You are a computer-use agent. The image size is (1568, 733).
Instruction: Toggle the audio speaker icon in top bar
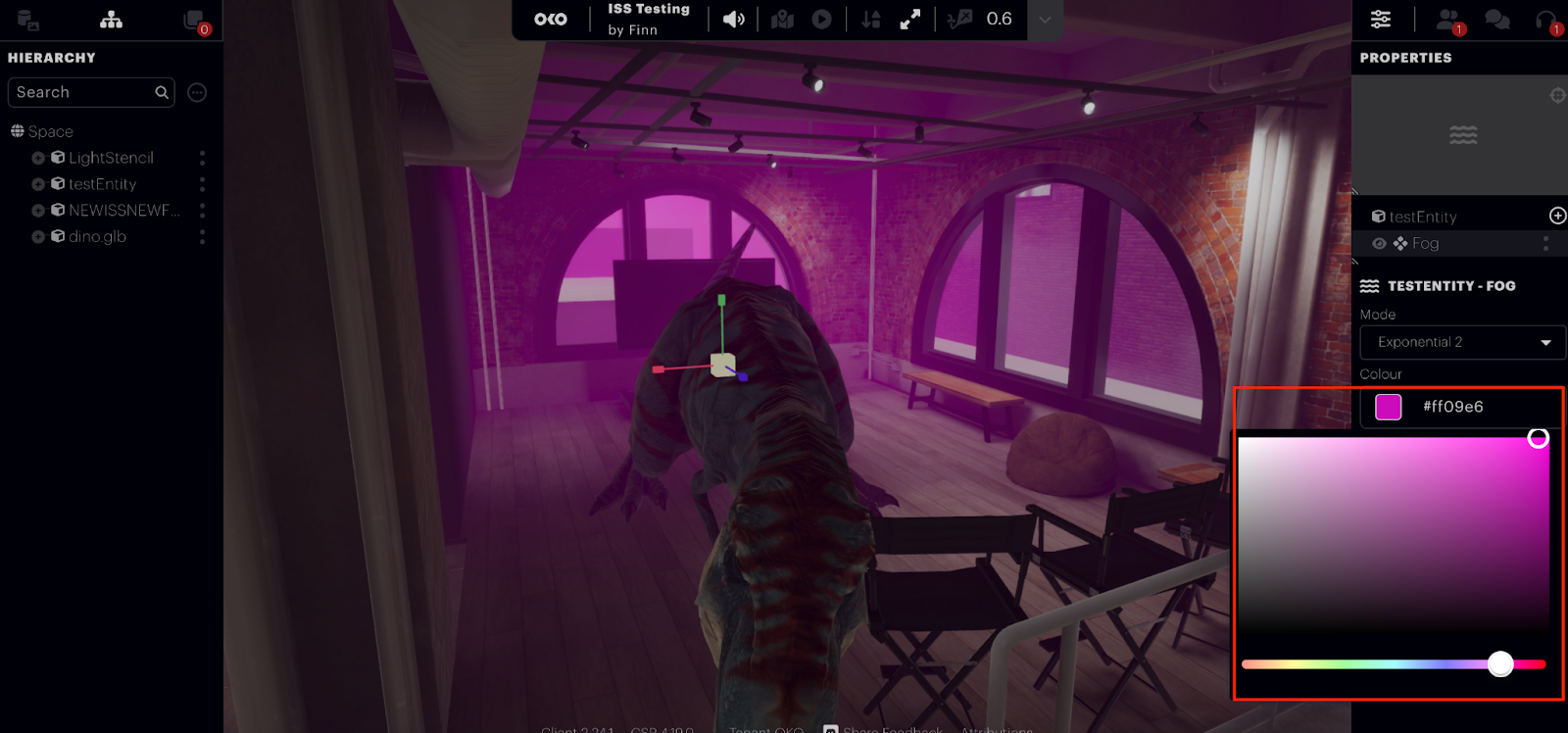[733, 20]
